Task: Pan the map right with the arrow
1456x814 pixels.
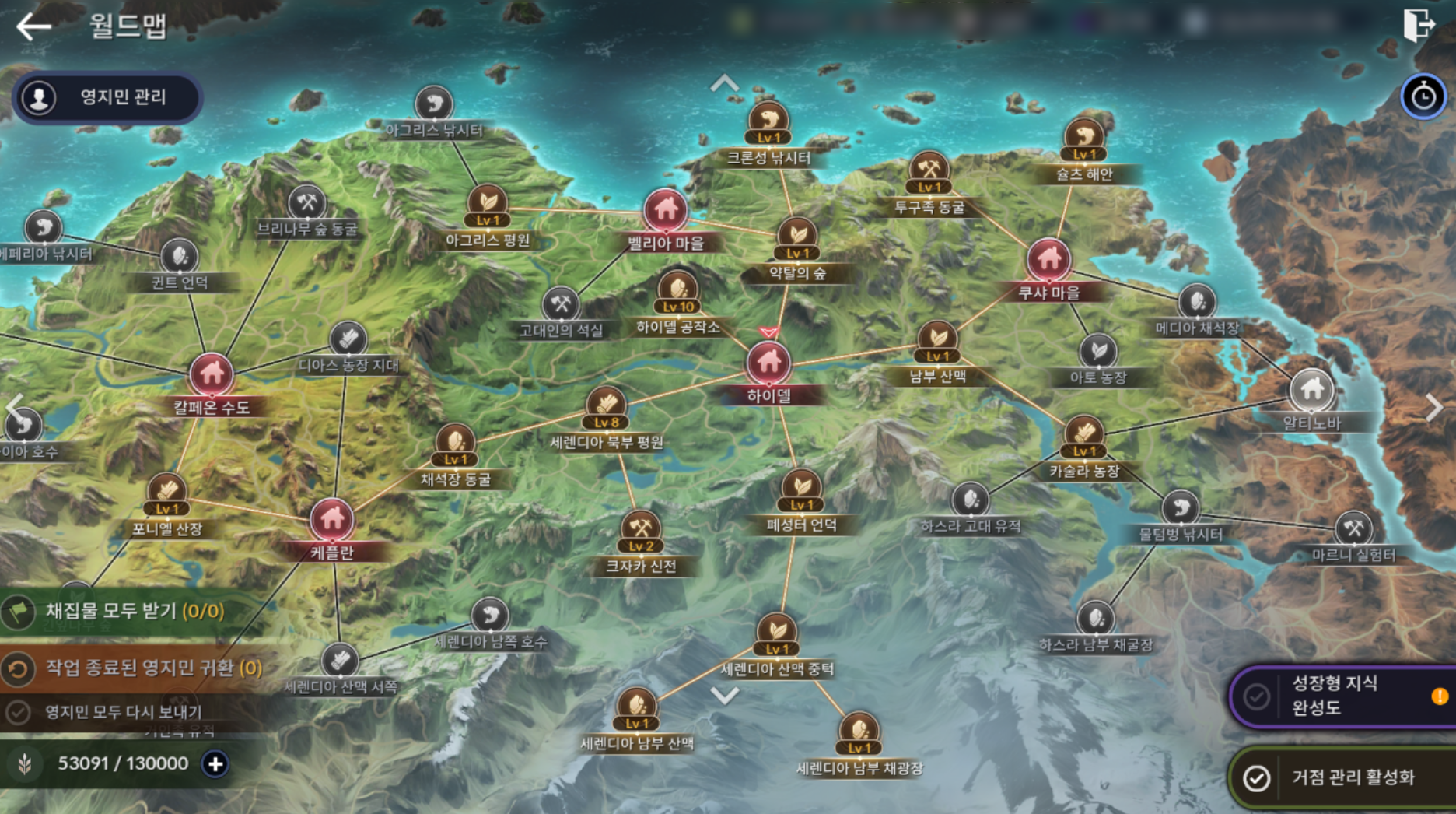Action: [1433, 407]
